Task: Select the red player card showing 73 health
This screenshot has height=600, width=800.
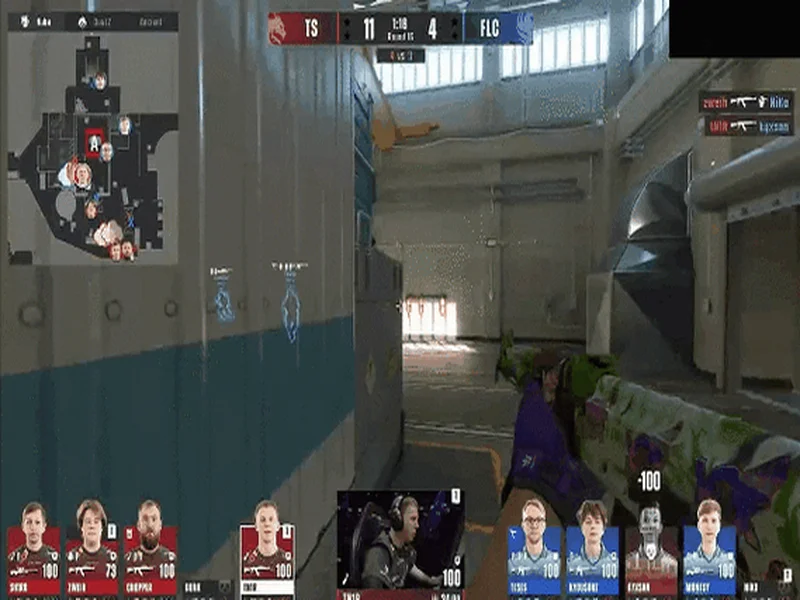Action: tap(92, 548)
